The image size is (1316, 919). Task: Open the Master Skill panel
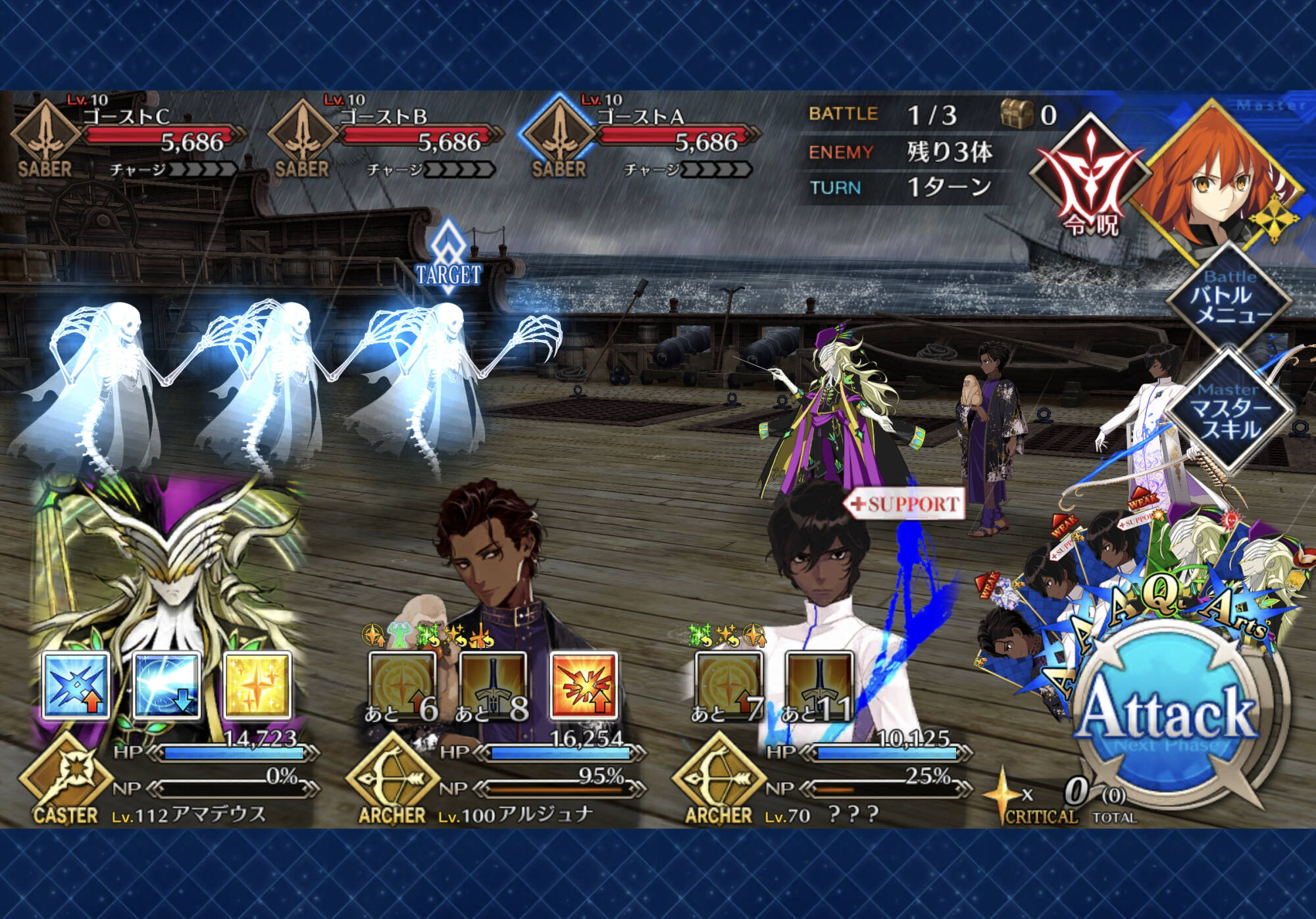pyautogui.click(x=1228, y=412)
